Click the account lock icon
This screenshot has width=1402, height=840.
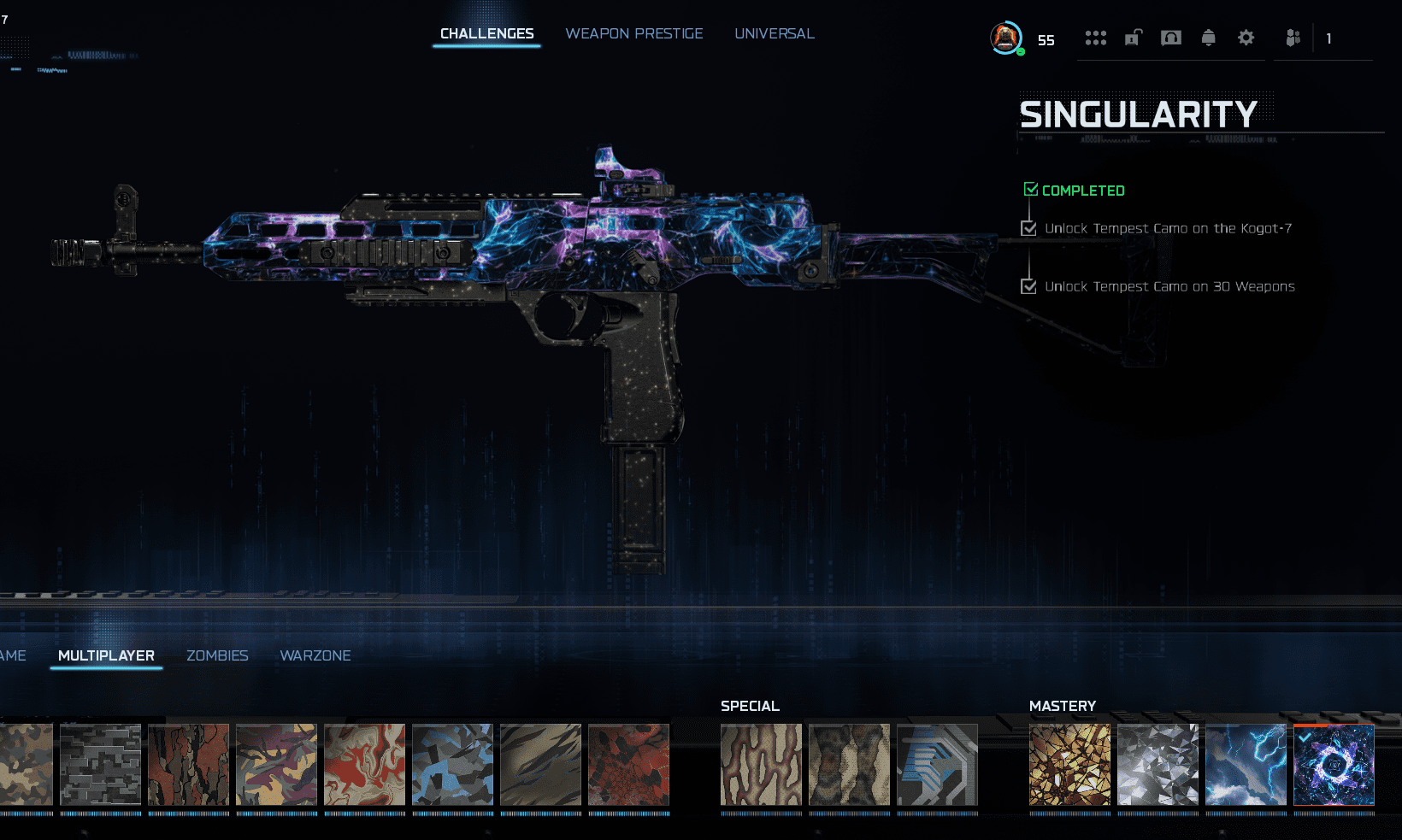(x=1133, y=38)
